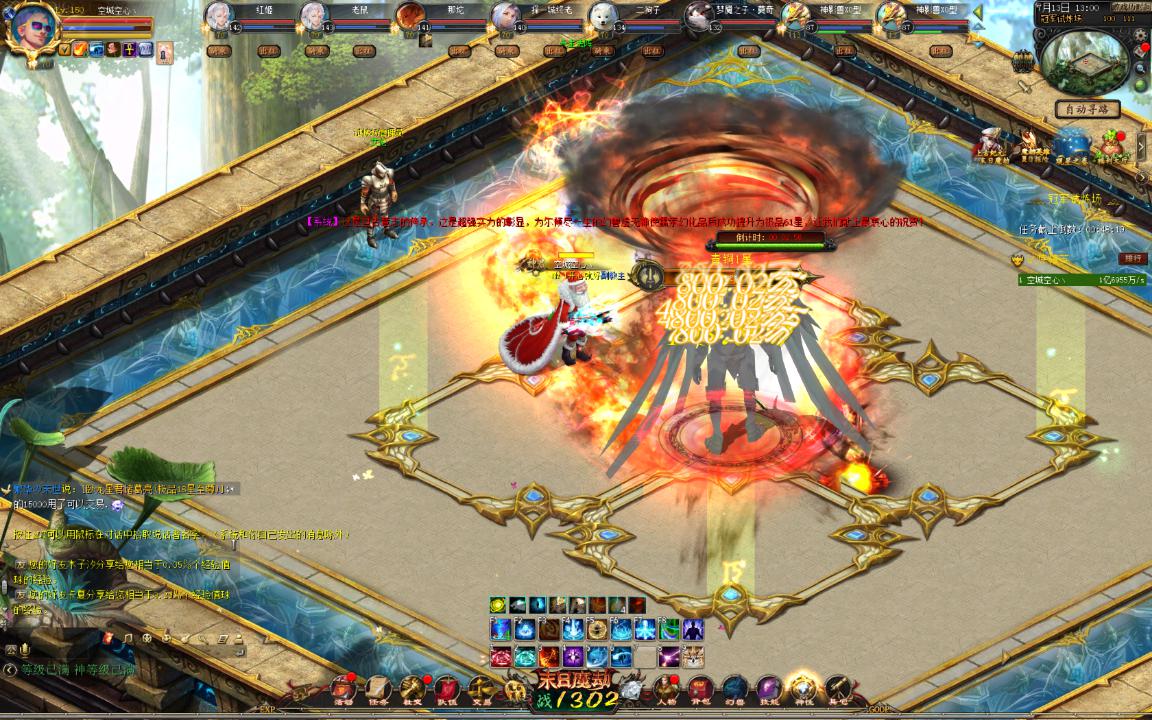The width and height of the screenshot is (1152, 720).
Task: Click the 自动寻路 auto-pathfinding button
Action: (1087, 109)
